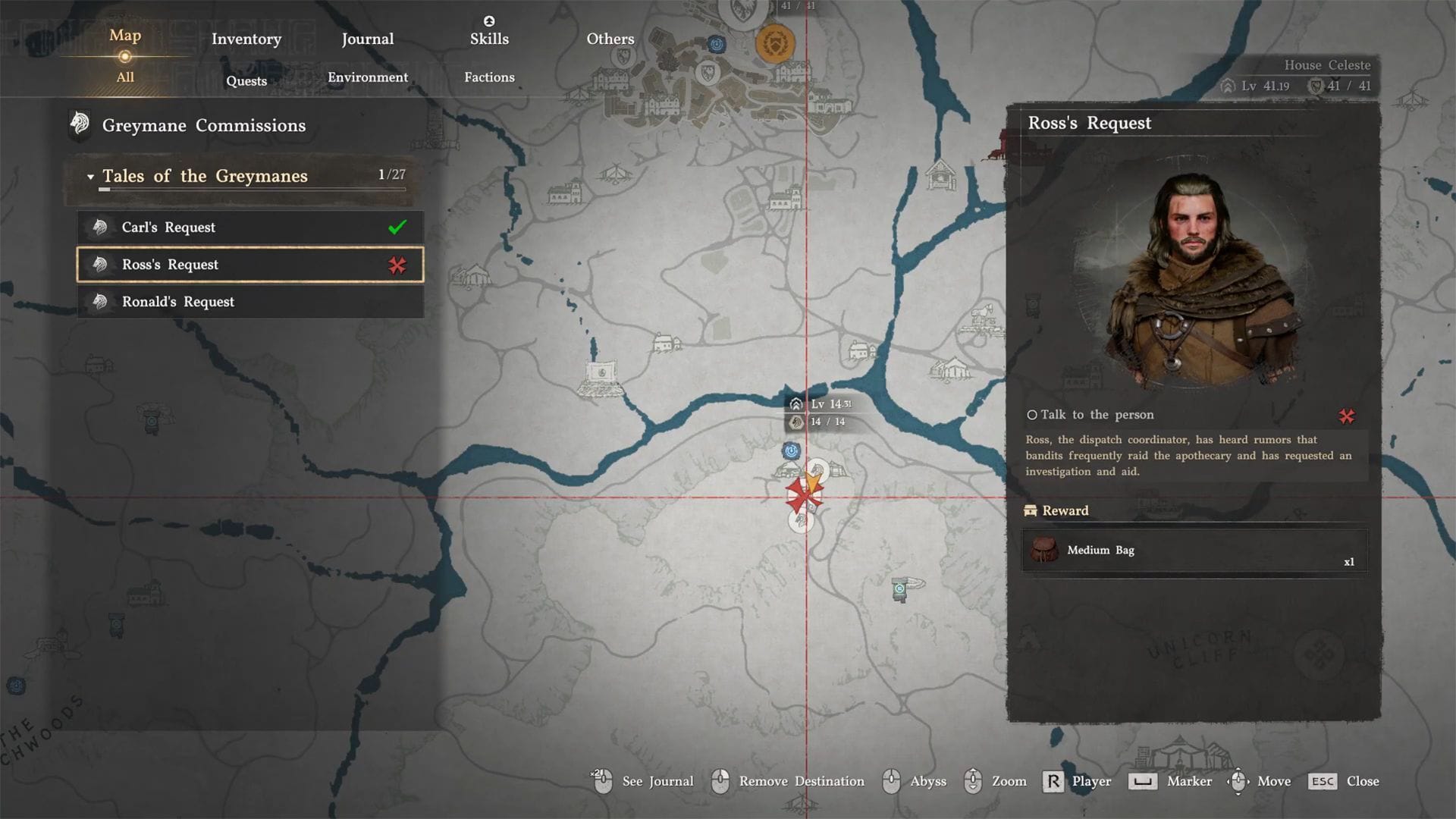Collapse the Tales of the Greymanes section
1456x819 pixels.
[x=93, y=175]
